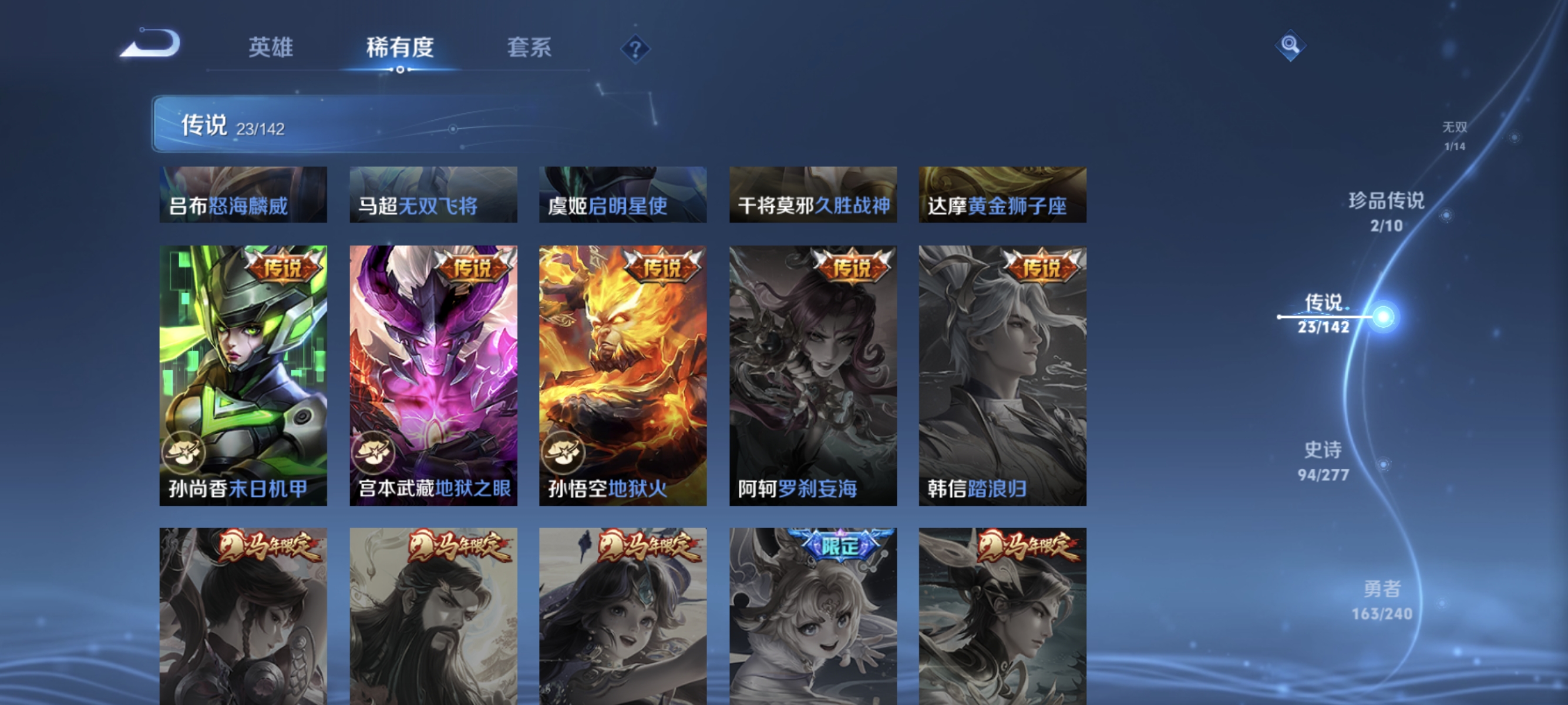Switch to the 英雄 tab
Screen dimensions: 1568x705
[271, 48]
